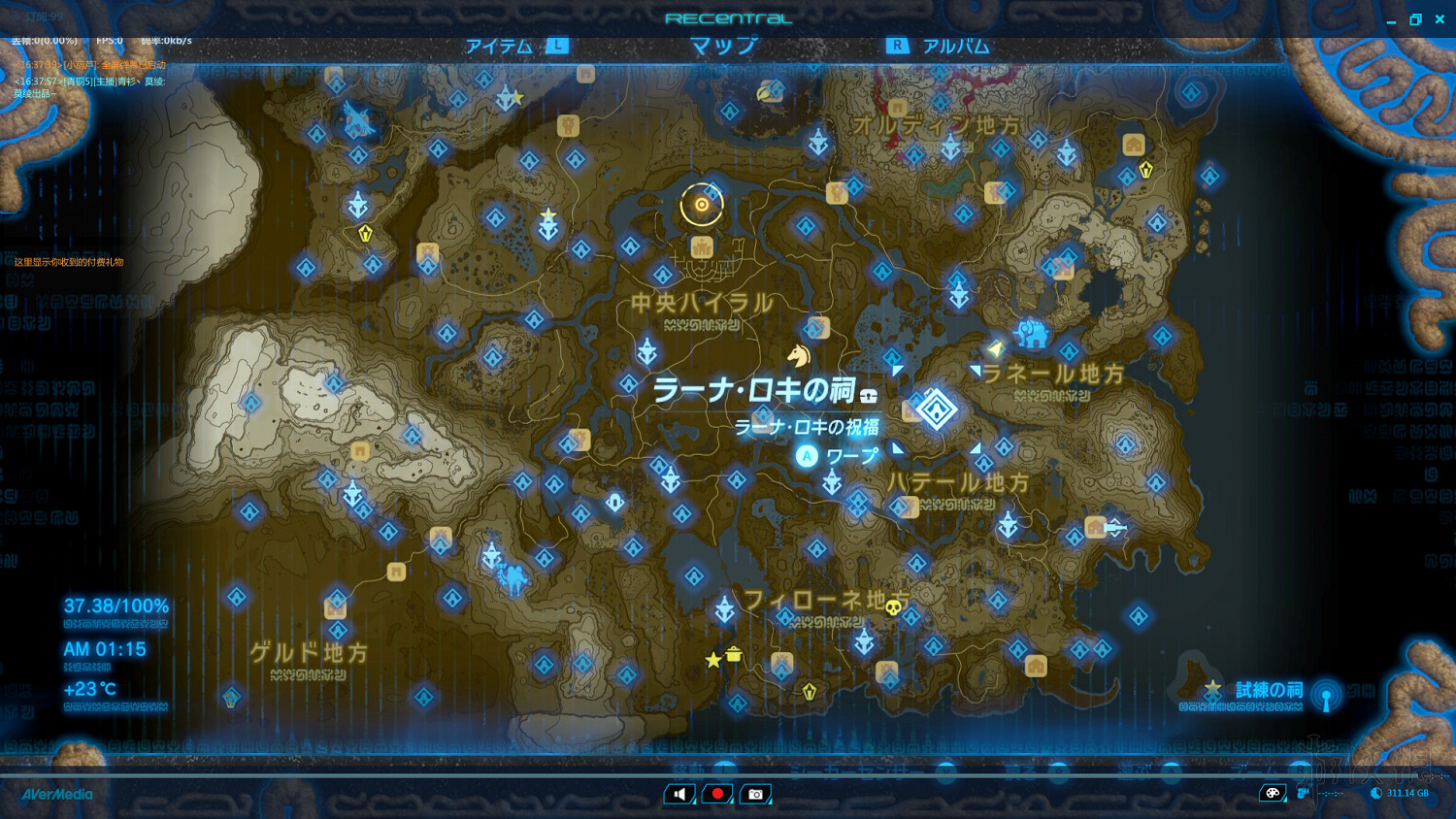Mute audio with the speaker icon
The width and height of the screenshot is (1456, 819).
coord(678,793)
